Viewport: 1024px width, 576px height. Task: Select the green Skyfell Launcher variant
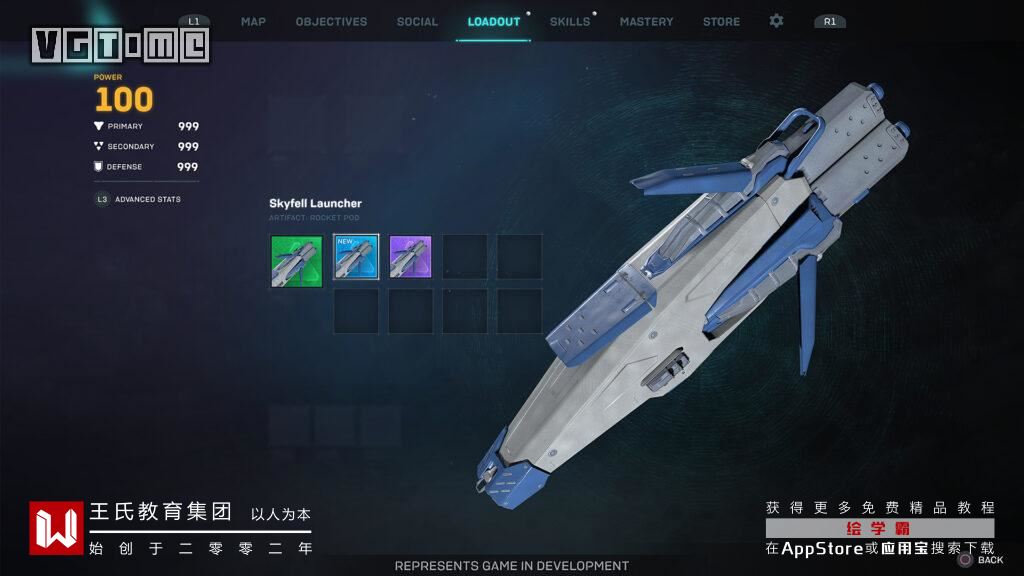pyautogui.click(x=297, y=262)
